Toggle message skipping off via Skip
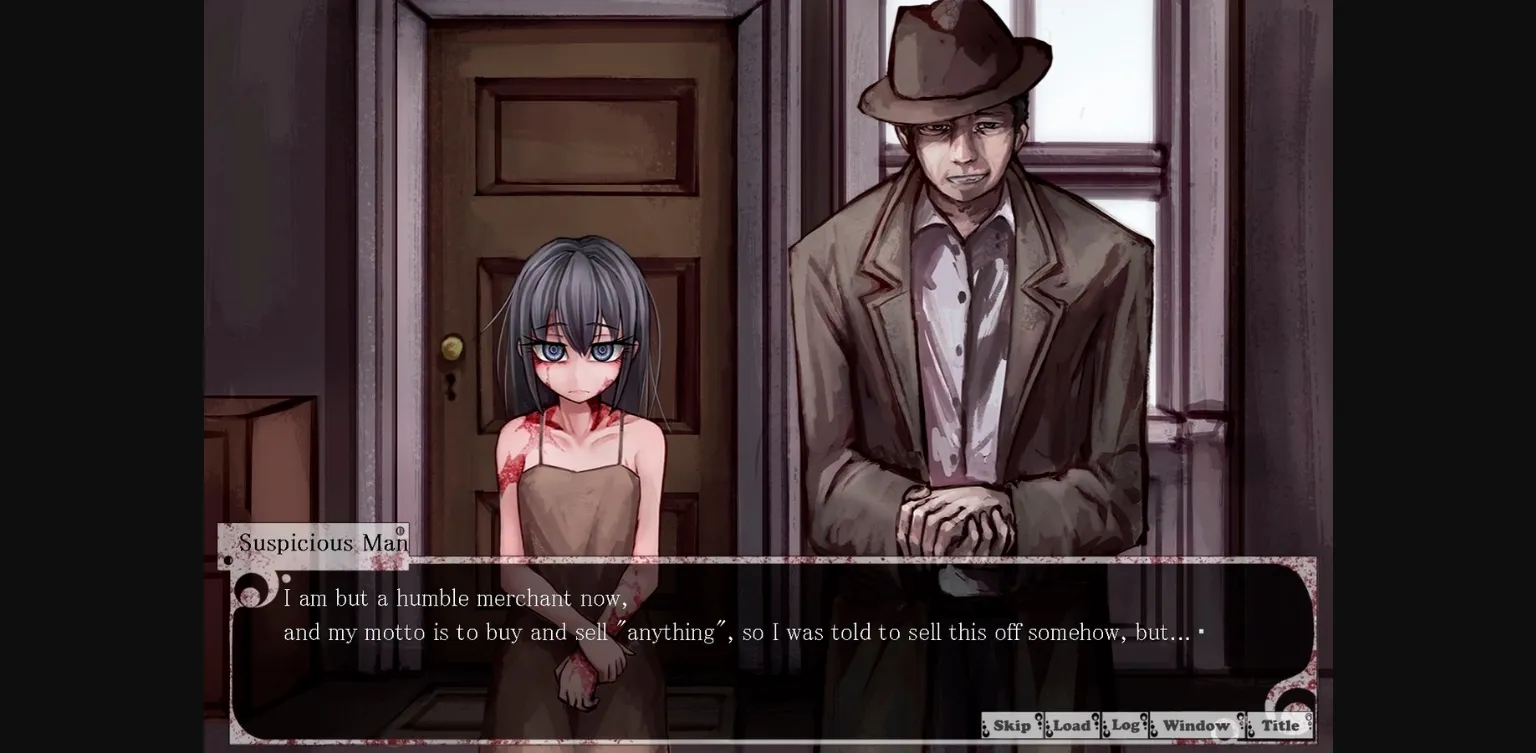Screen dimensions: 1536x753 pos(1012,725)
